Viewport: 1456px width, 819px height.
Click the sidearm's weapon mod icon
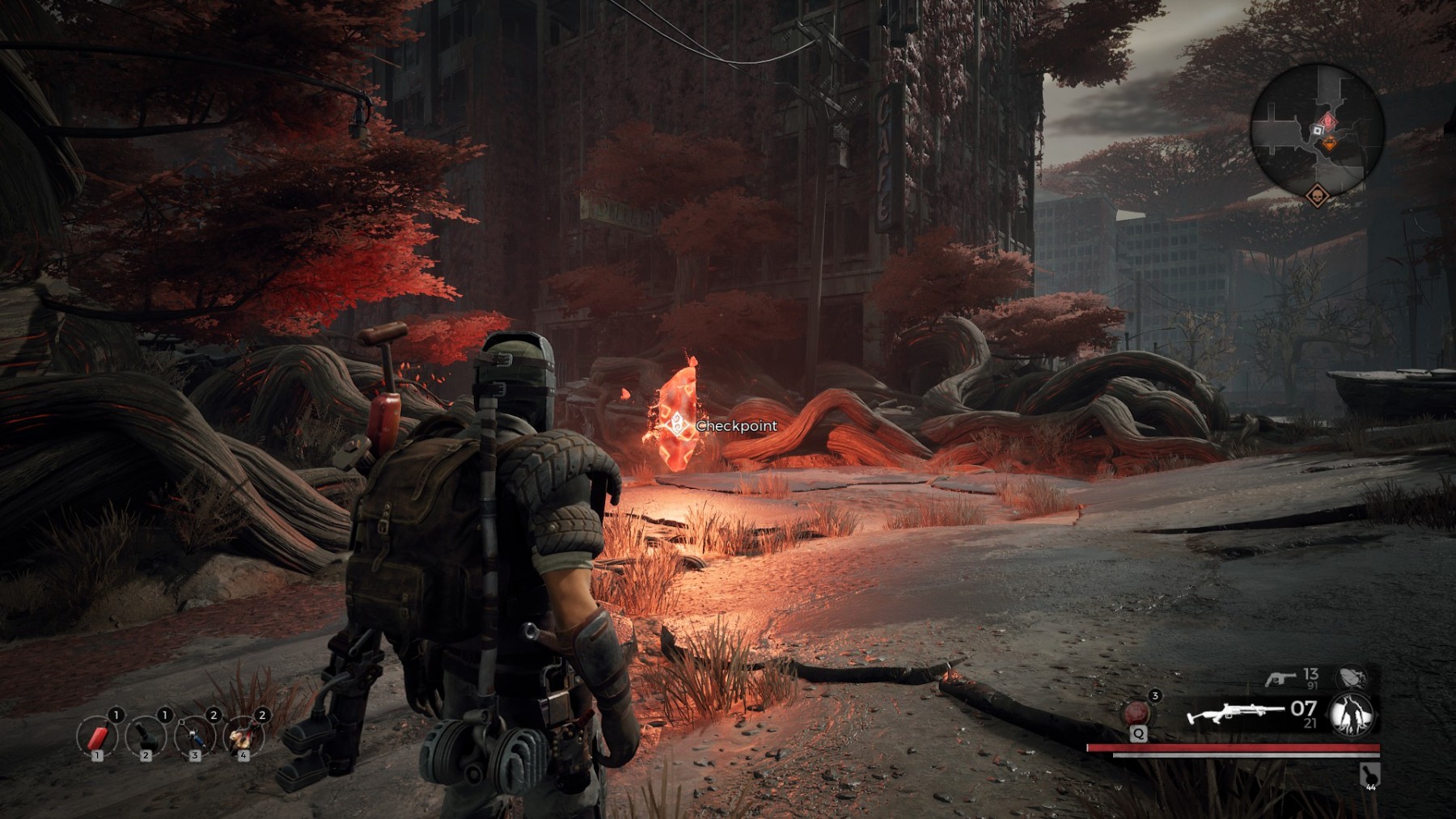click(x=1352, y=678)
